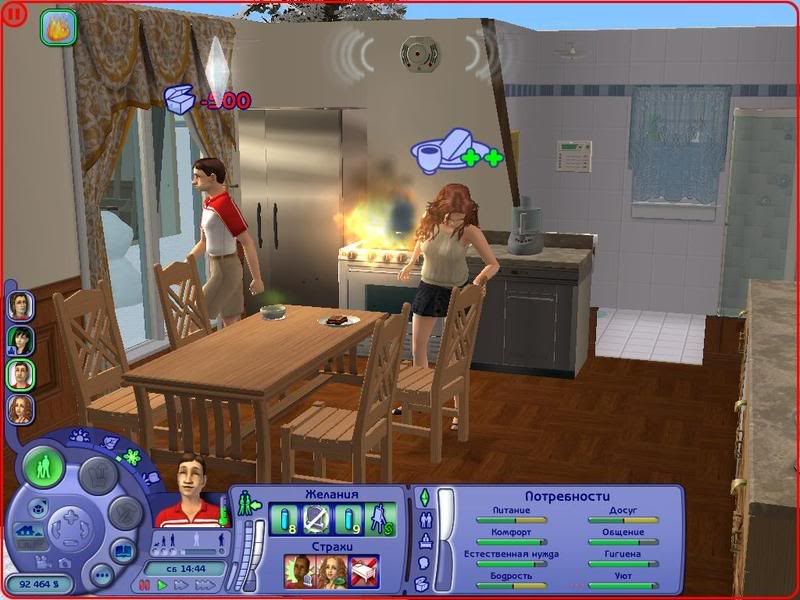Viewport: 800px width, 600px height.
Task: Select the top family member portrait
Action: (x=21, y=305)
